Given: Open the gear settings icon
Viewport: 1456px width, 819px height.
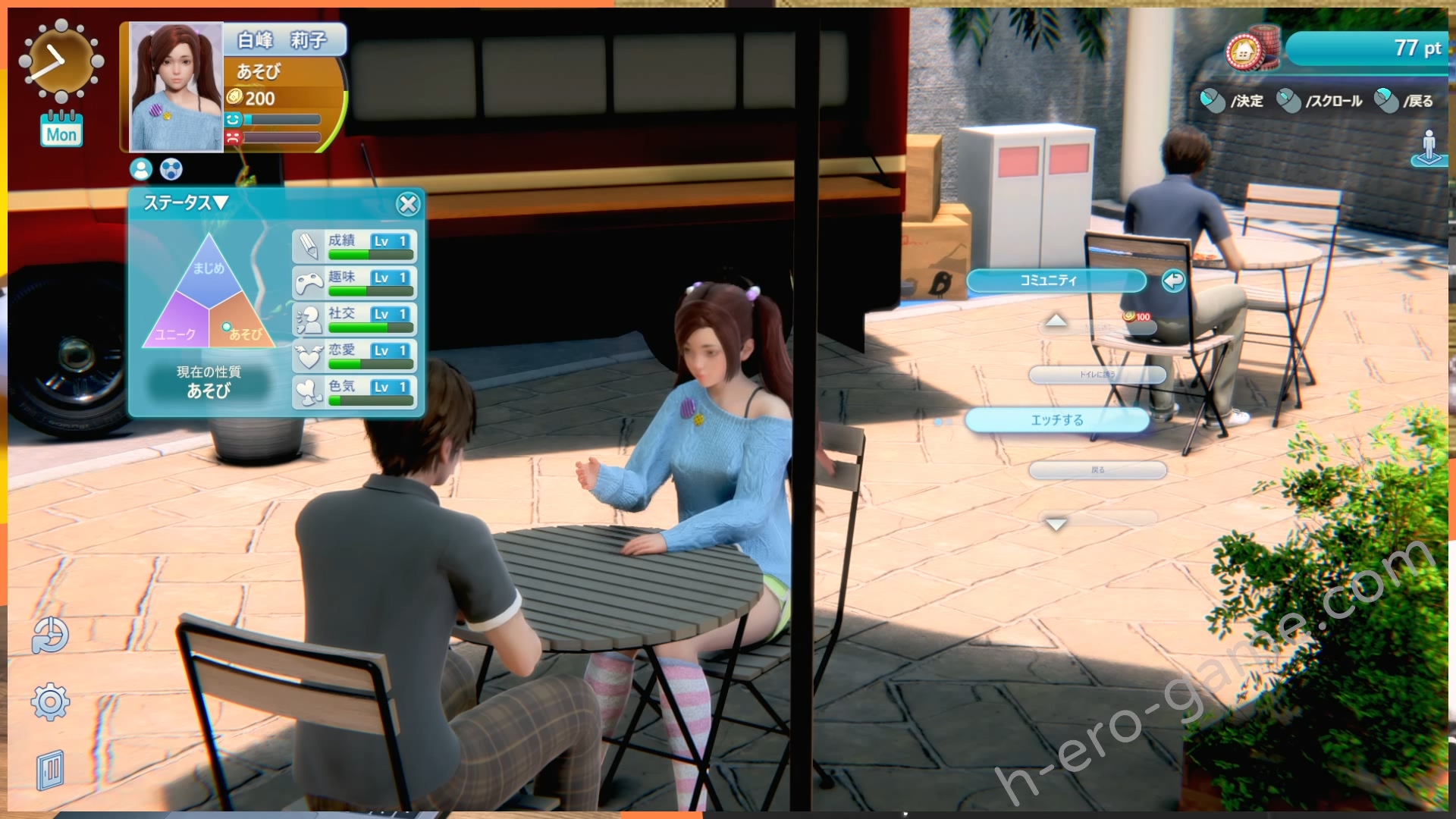Looking at the screenshot, I should click(x=50, y=702).
